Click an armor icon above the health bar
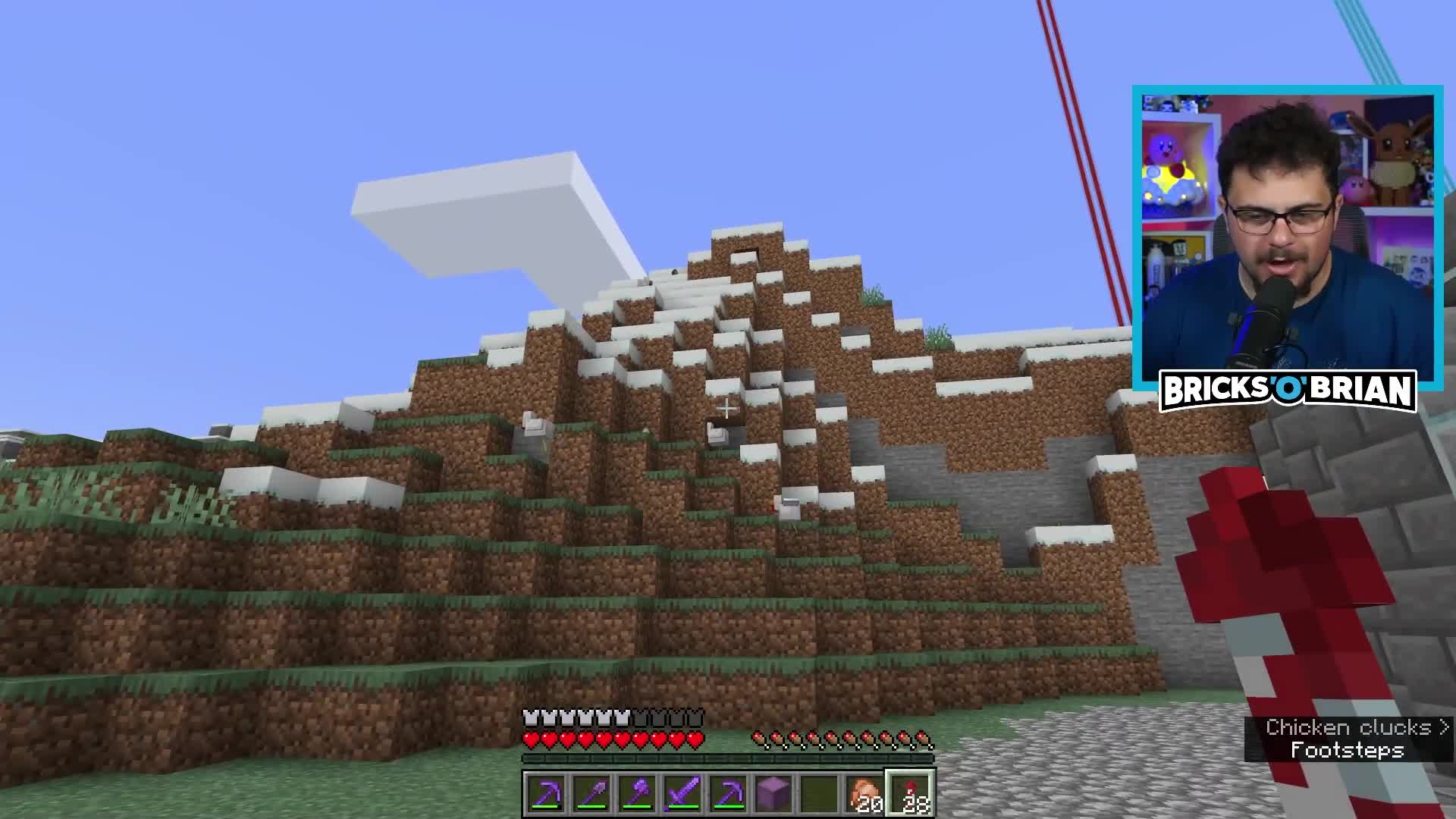The height and width of the screenshot is (819, 1456). (531, 718)
